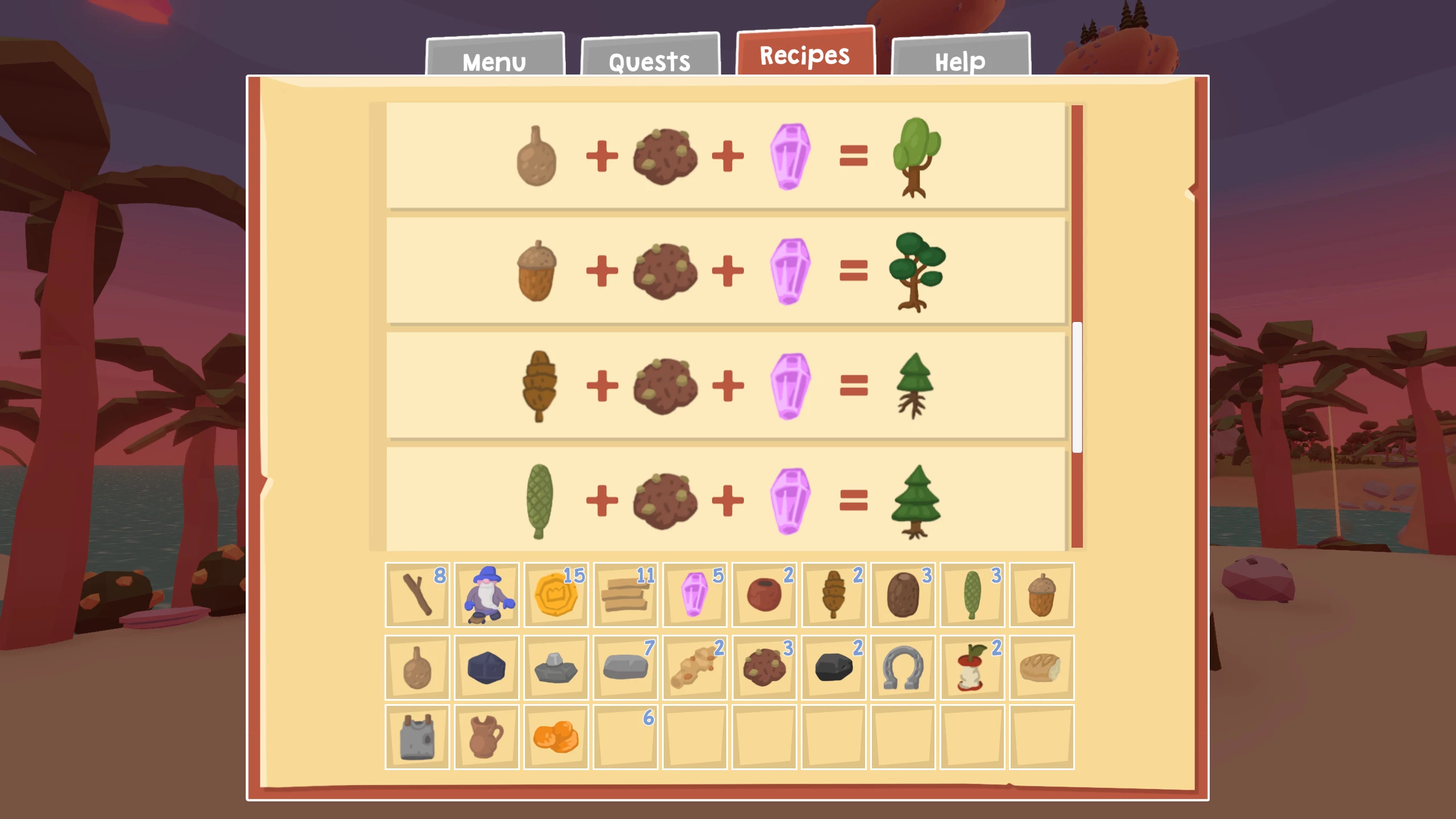The height and width of the screenshot is (819, 1456).
Task: Select the ginger root stack
Action: [695, 668]
